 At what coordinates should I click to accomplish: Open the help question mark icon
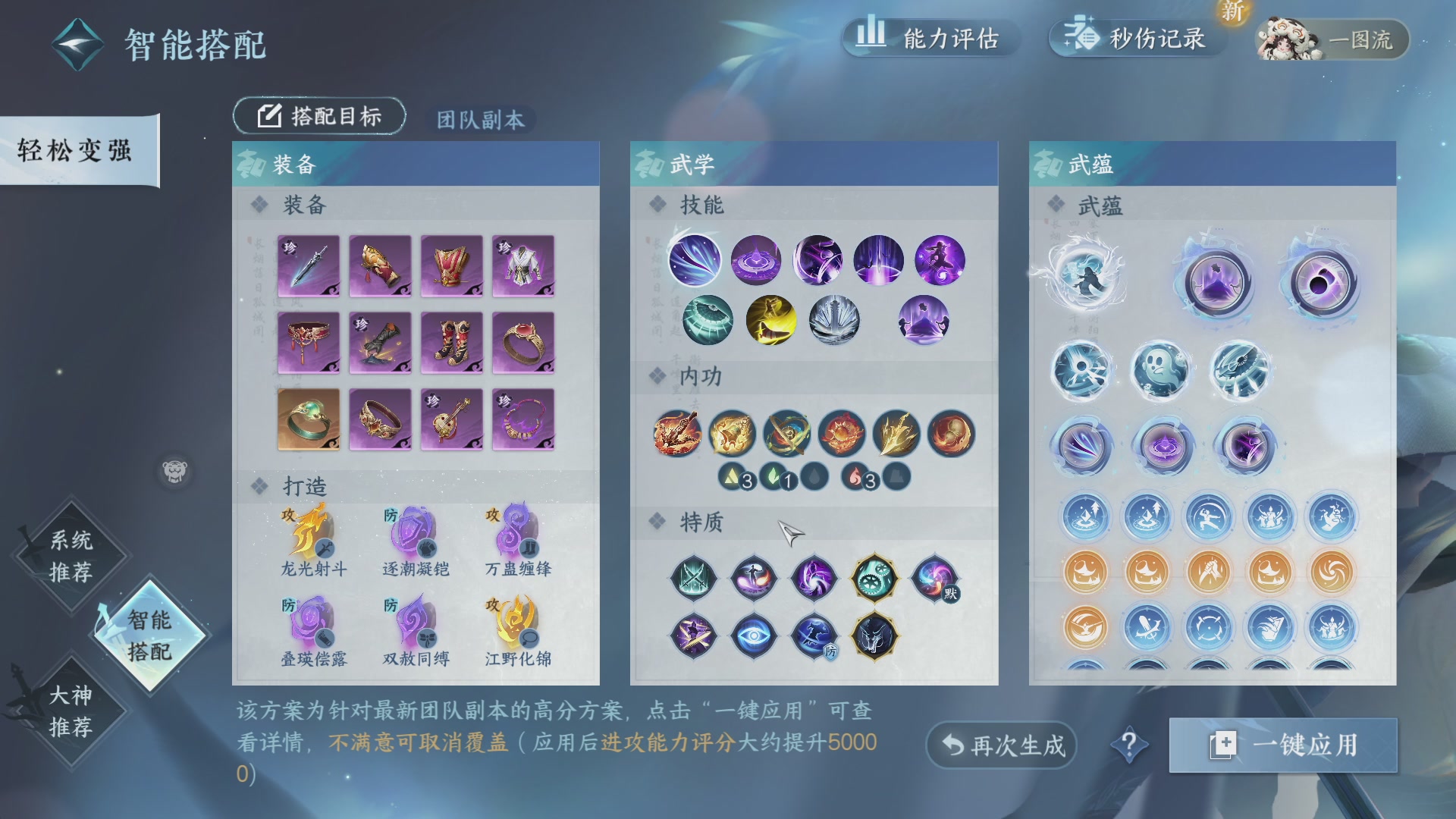[x=1131, y=745]
